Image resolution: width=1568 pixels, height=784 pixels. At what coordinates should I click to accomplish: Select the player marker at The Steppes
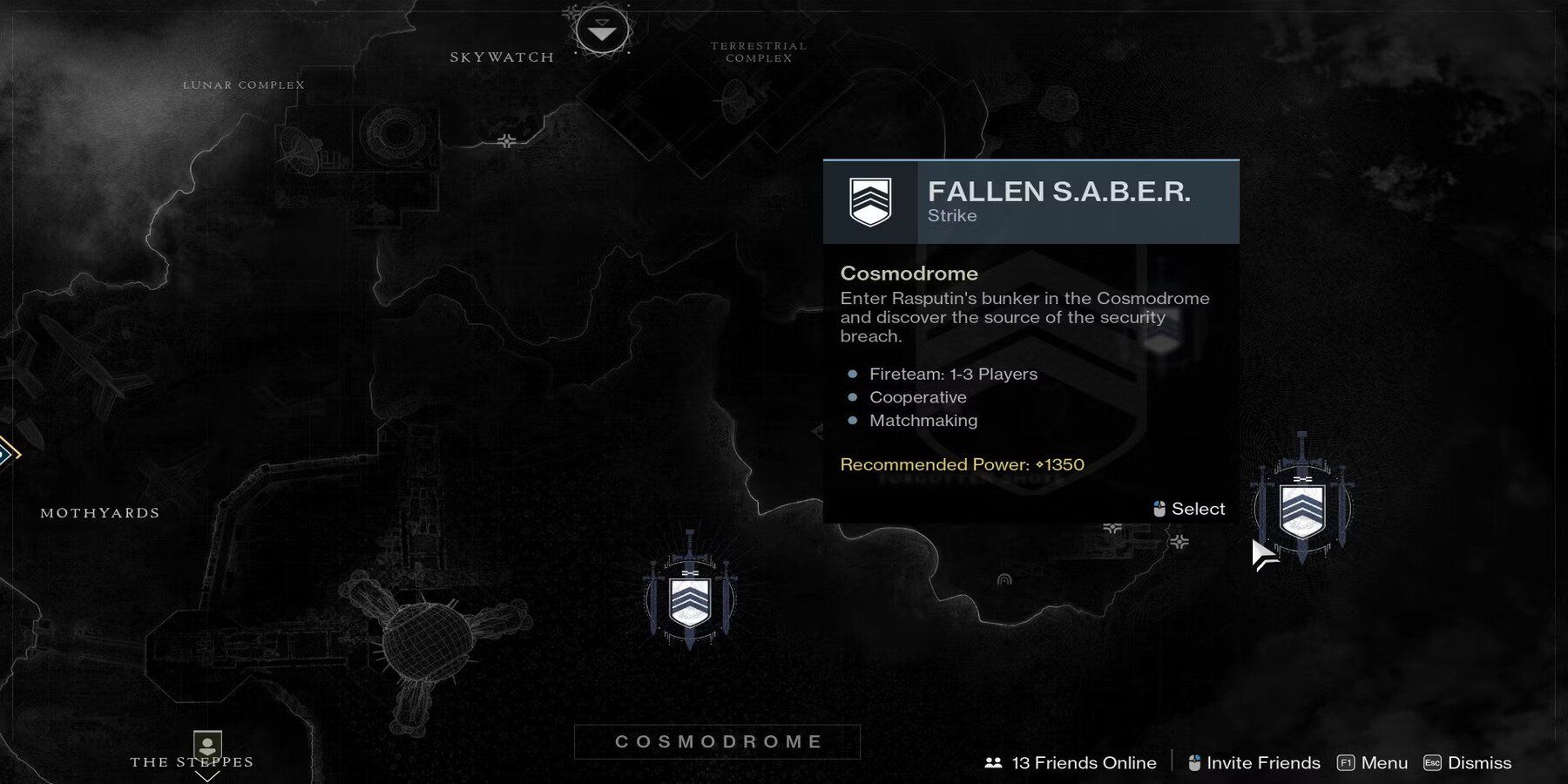tap(206, 745)
